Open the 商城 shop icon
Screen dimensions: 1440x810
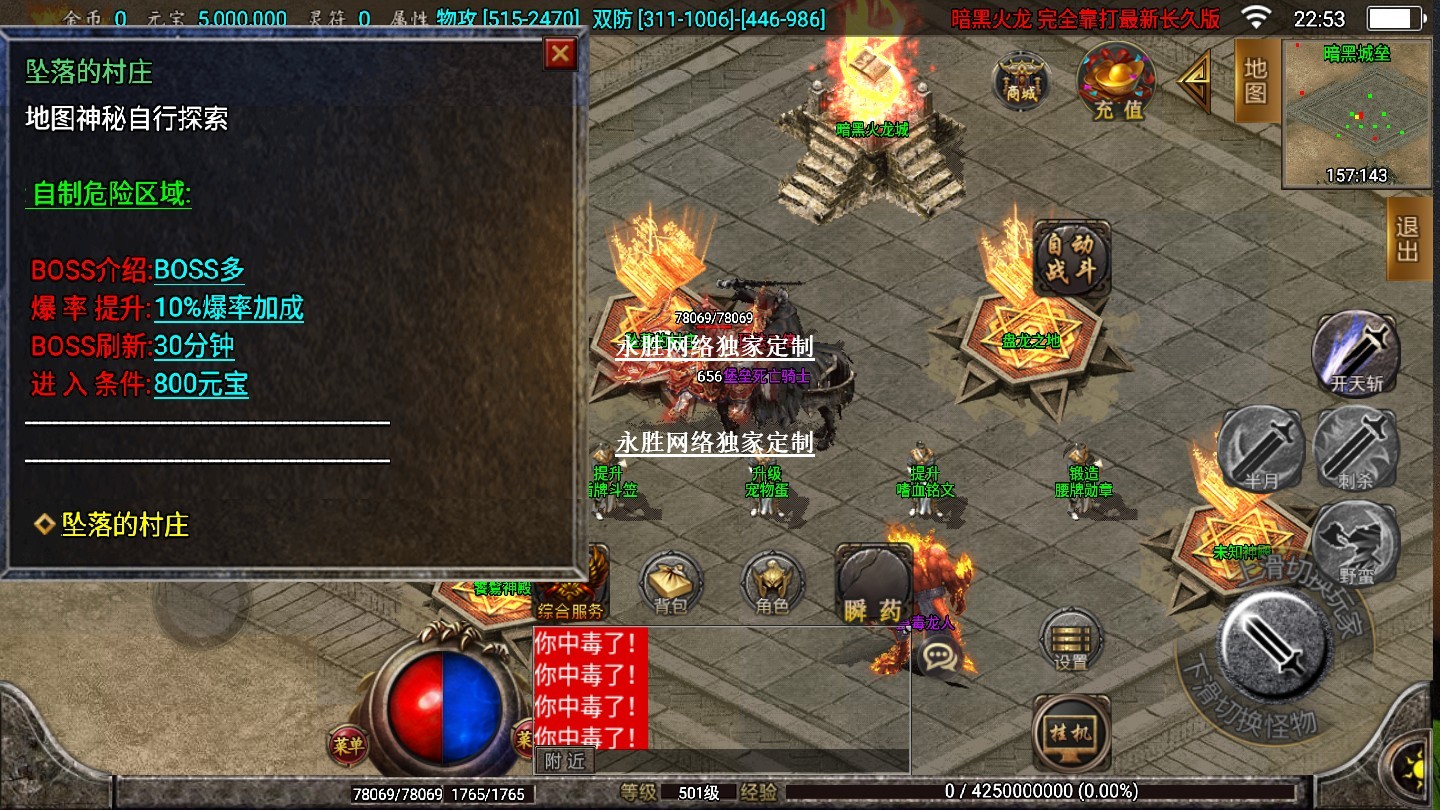[1021, 80]
